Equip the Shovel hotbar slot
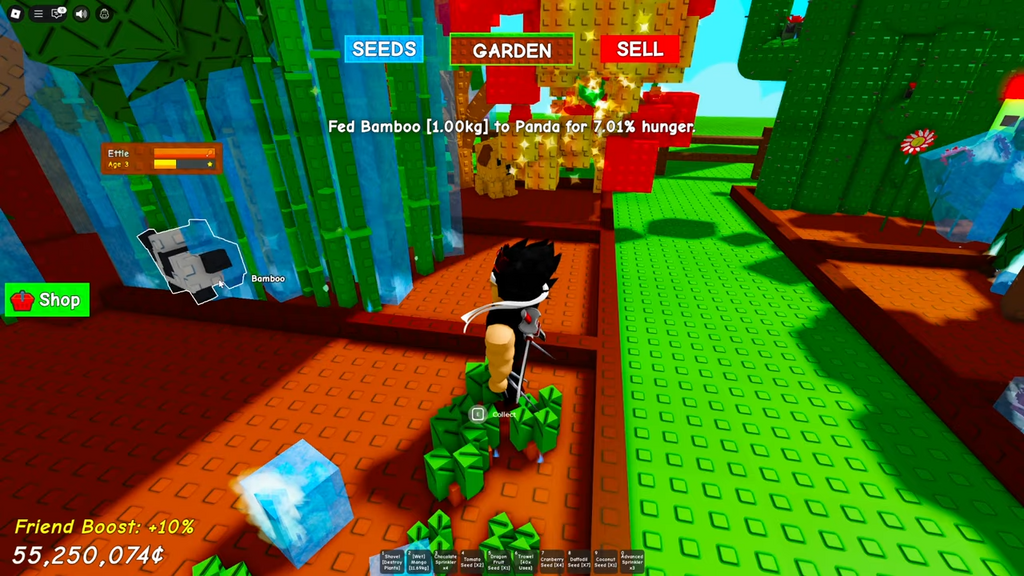1024x576 pixels. pyautogui.click(x=392, y=563)
